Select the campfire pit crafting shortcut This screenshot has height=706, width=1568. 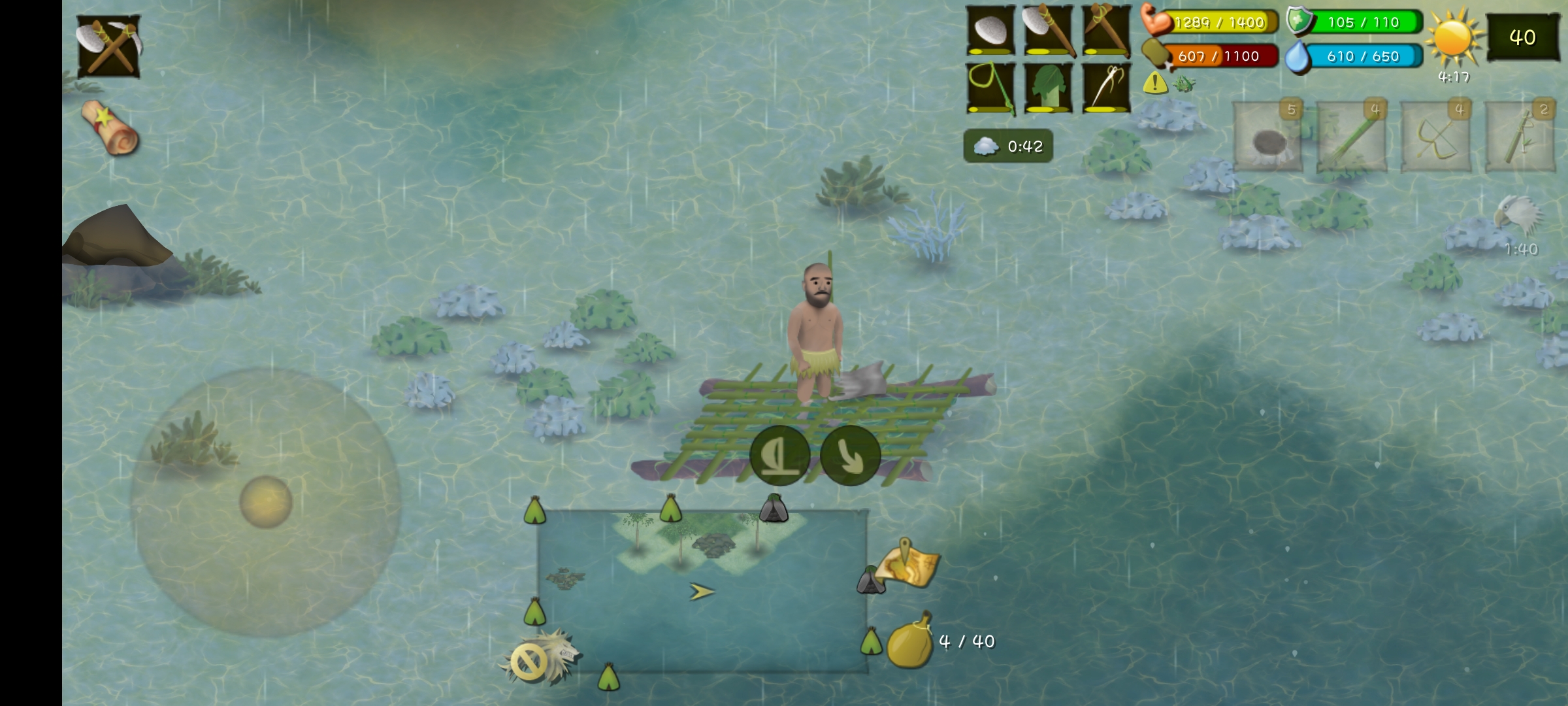click(x=1267, y=137)
